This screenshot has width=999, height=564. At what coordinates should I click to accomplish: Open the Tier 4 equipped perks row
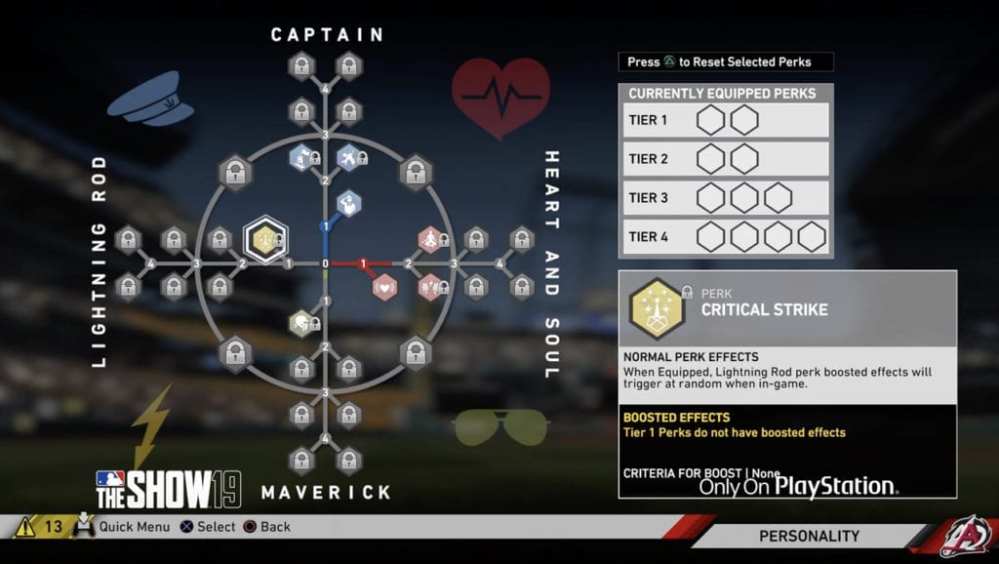tap(725, 237)
